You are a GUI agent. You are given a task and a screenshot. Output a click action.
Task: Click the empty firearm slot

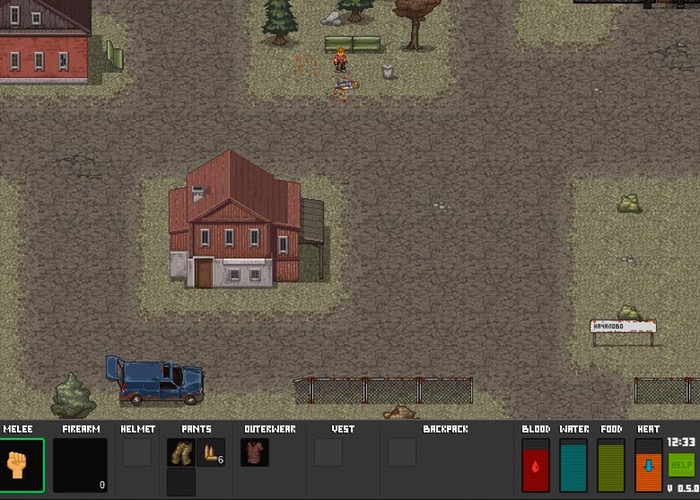80,465
